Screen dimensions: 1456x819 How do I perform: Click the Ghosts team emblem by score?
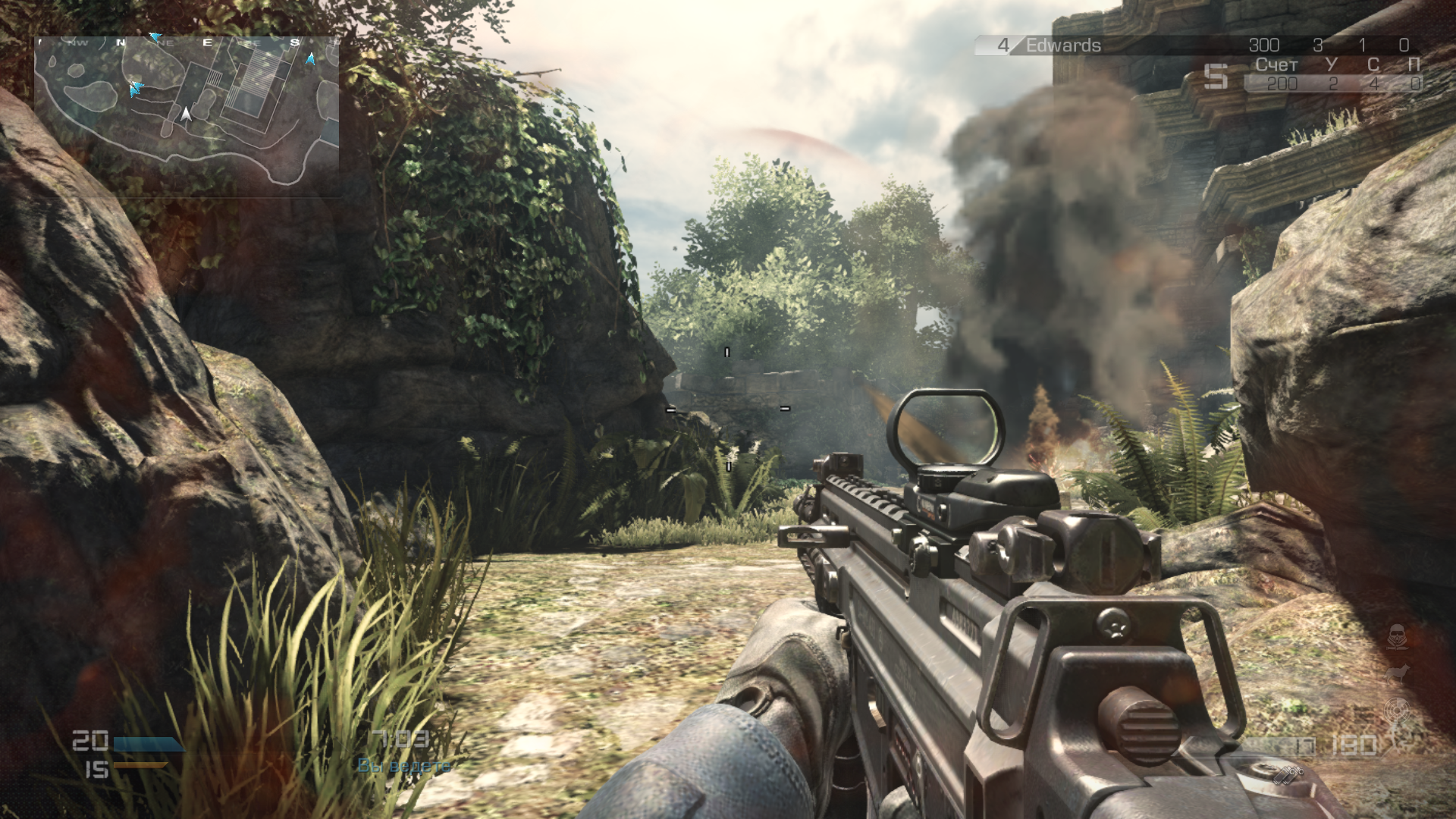tap(1216, 76)
